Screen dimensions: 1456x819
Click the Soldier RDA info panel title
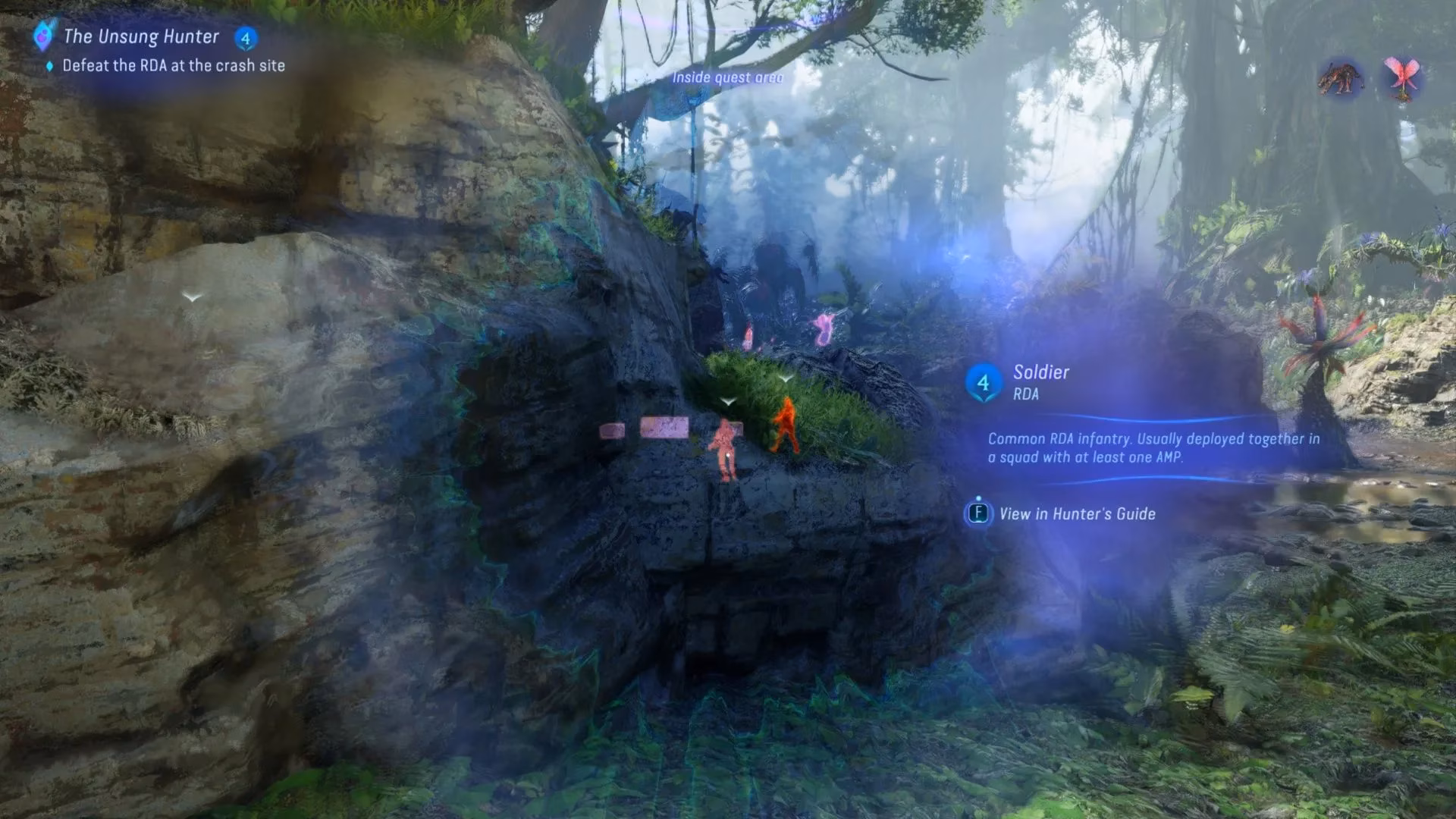click(x=1040, y=372)
